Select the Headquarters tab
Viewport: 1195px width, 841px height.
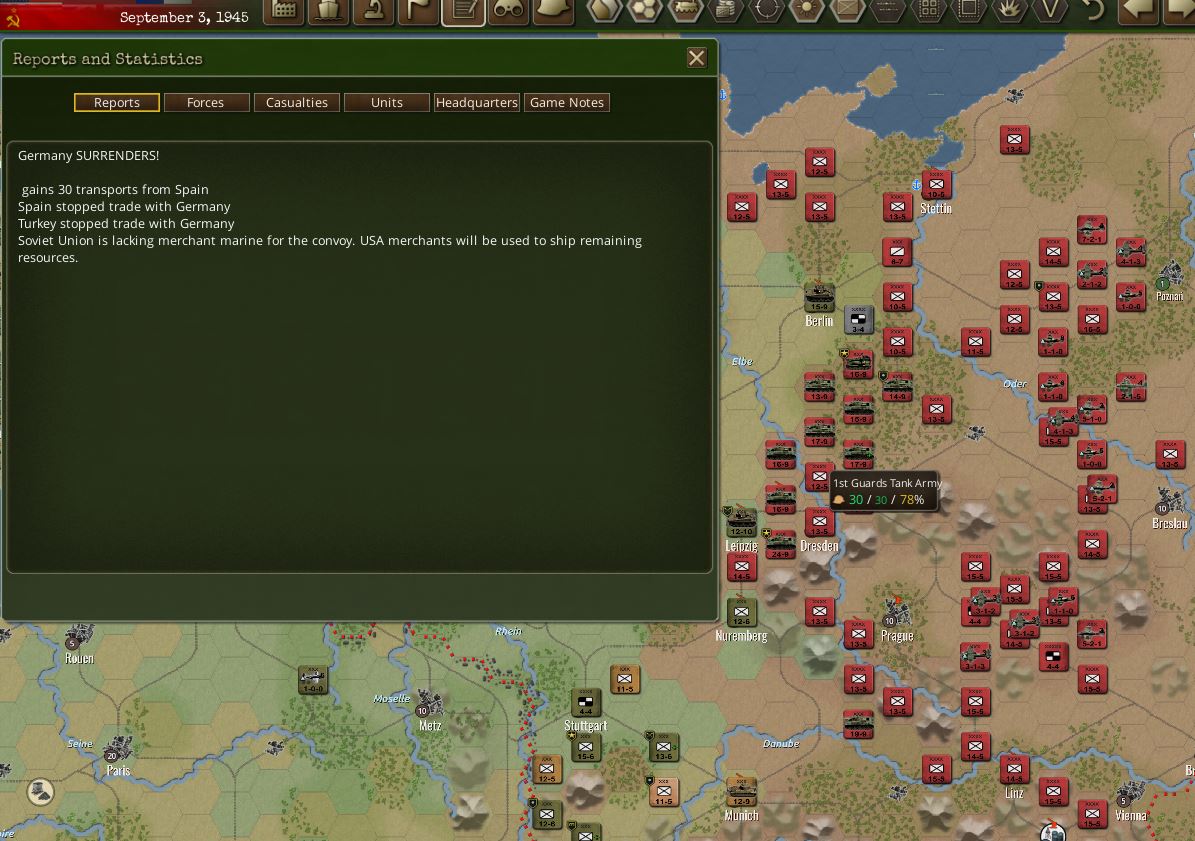(x=477, y=102)
